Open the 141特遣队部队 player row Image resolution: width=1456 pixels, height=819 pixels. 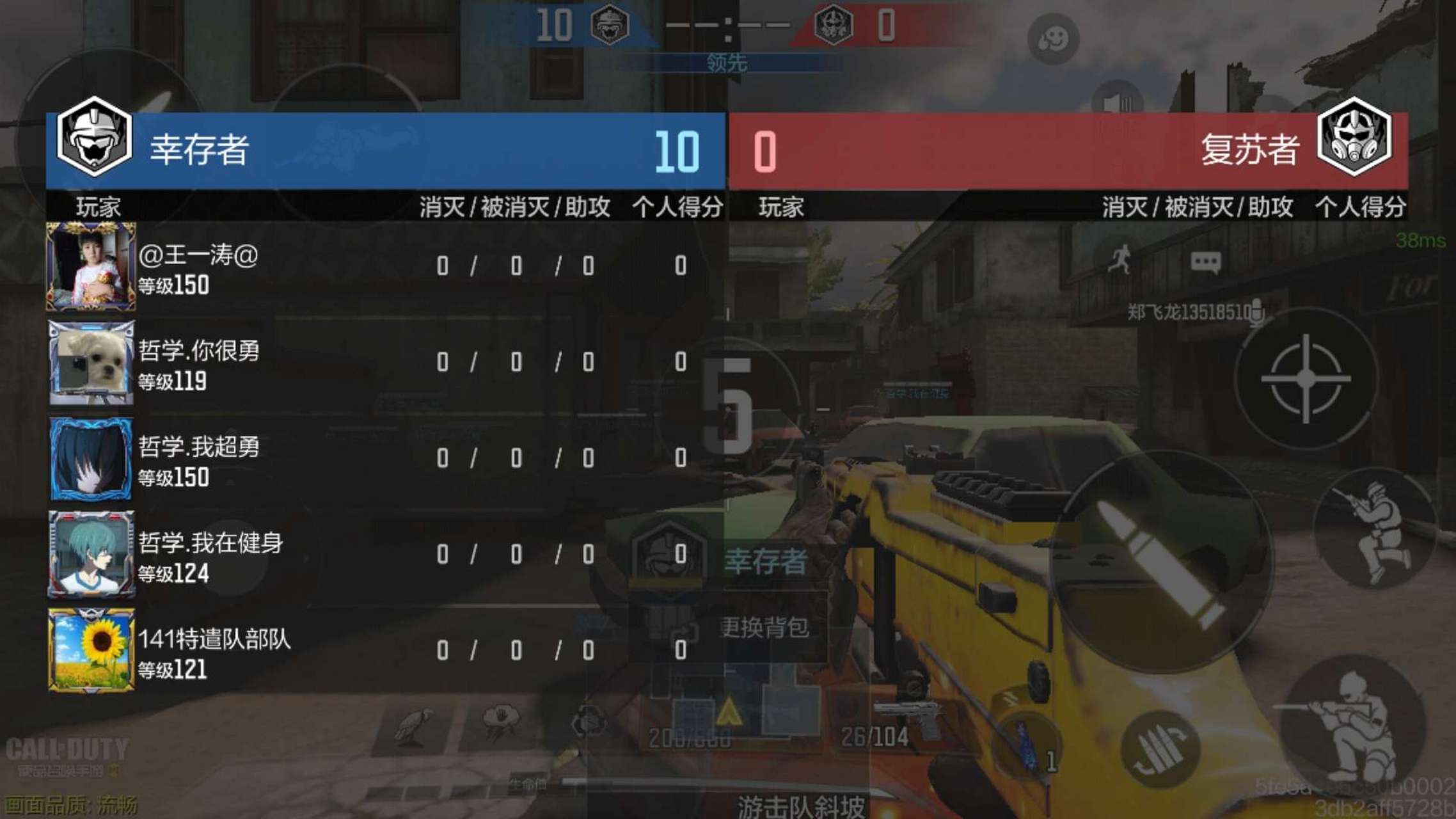(384, 650)
